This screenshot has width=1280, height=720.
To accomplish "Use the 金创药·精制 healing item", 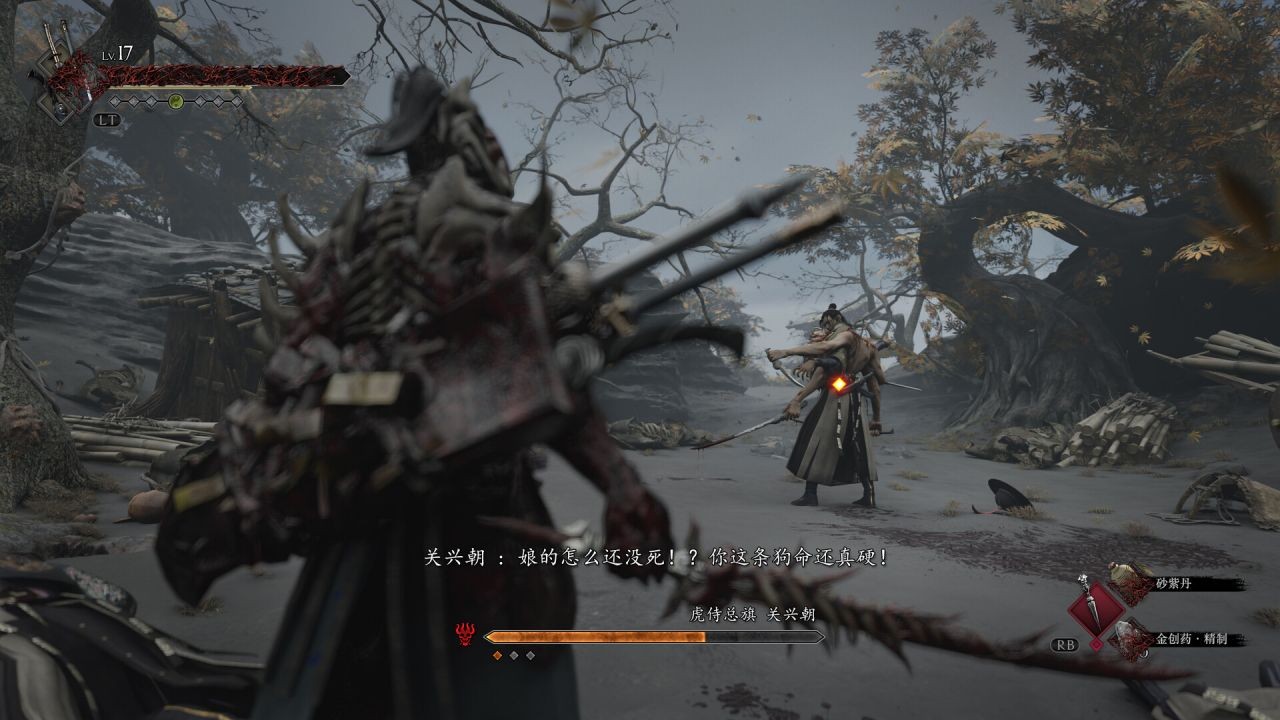I will pos(1131,637).
